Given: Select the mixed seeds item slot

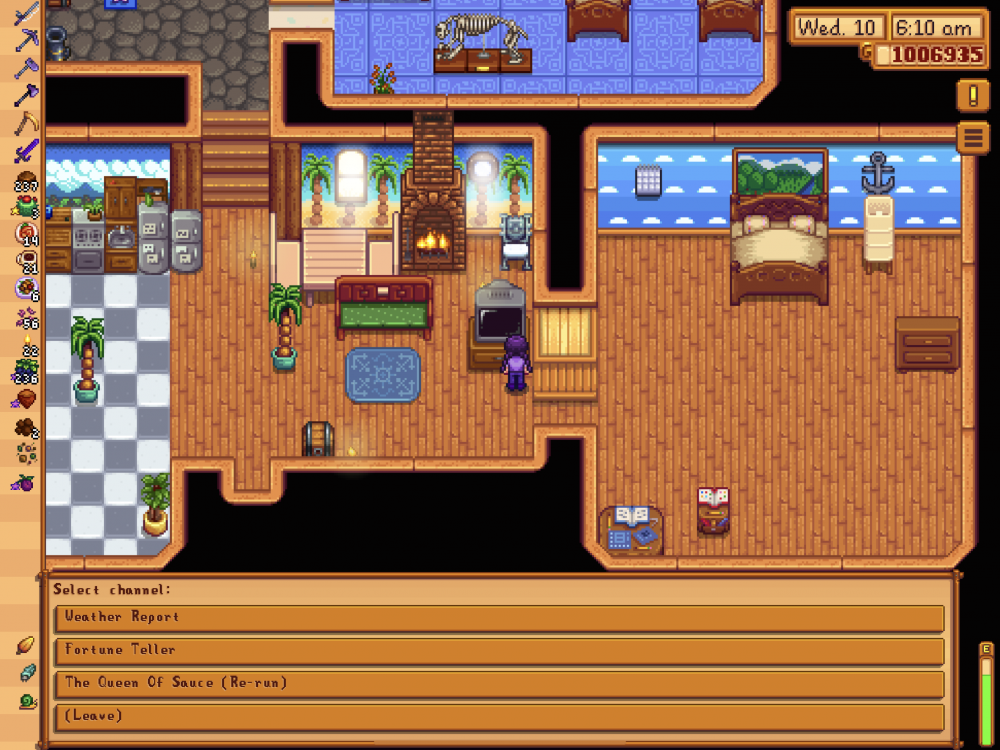Looking at the screenshot, I should point(26,455).
